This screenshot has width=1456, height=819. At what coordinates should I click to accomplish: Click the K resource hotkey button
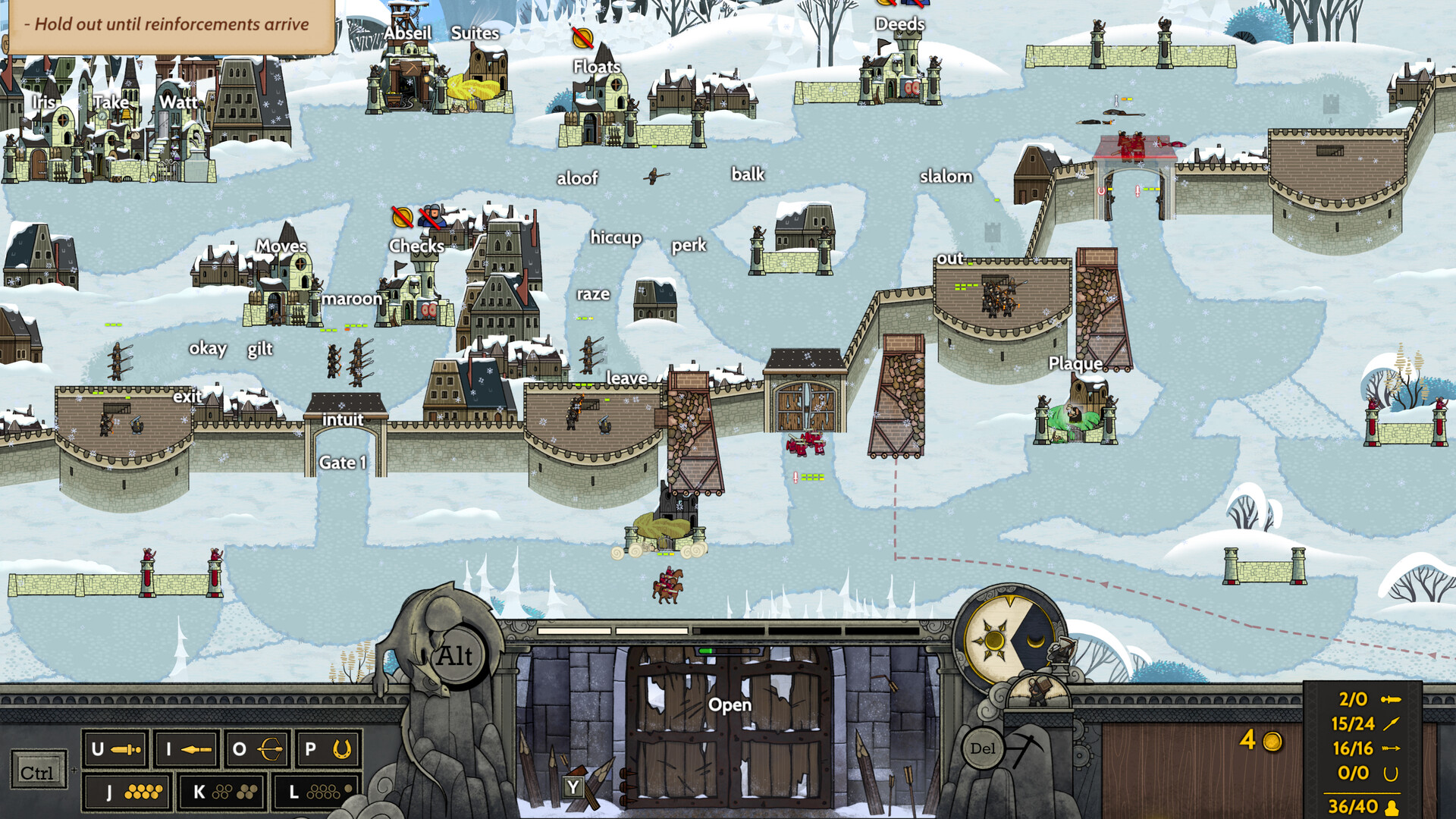(223, 792)
